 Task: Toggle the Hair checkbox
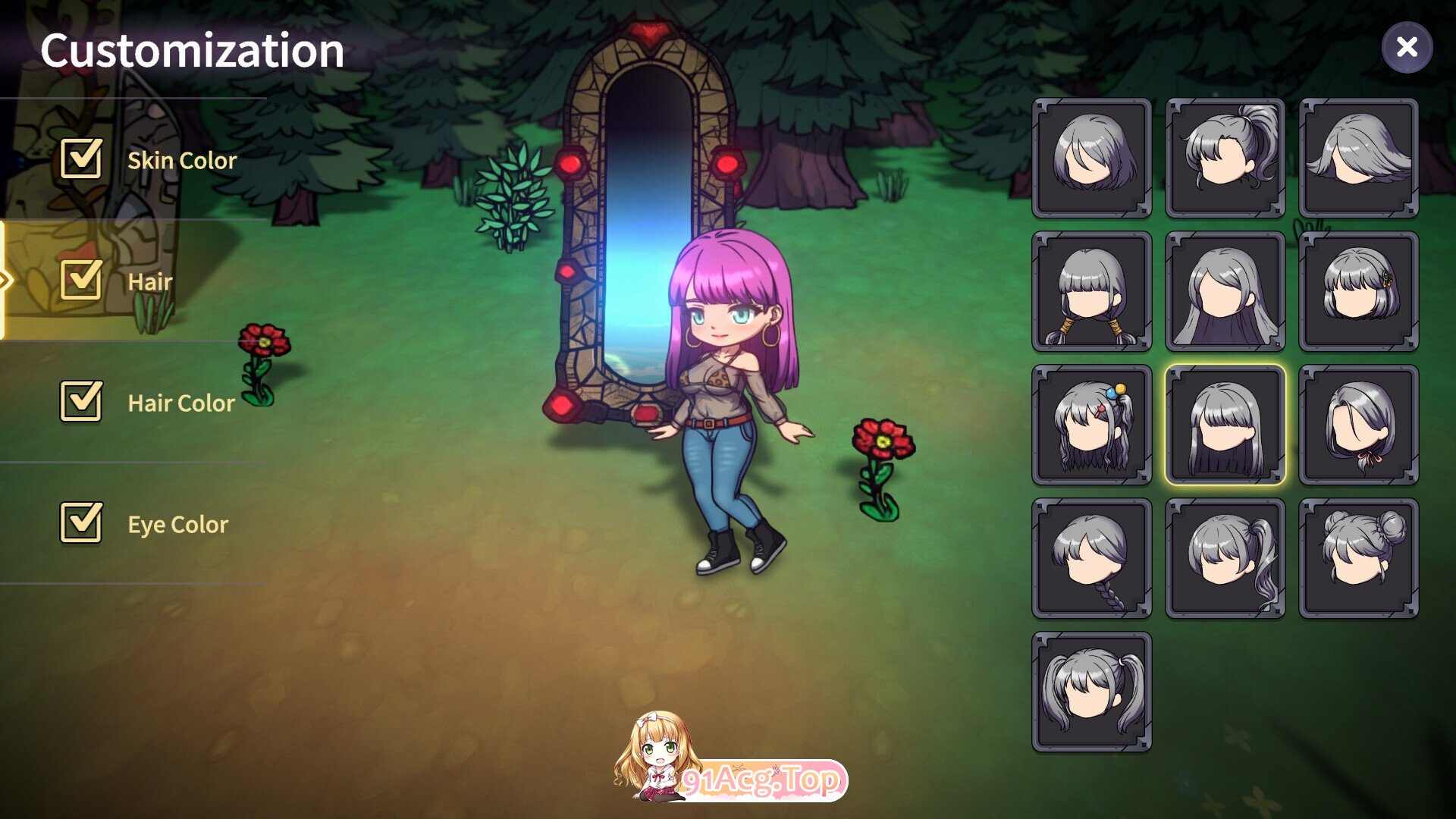pyautogui.click(x=81, y=280)
